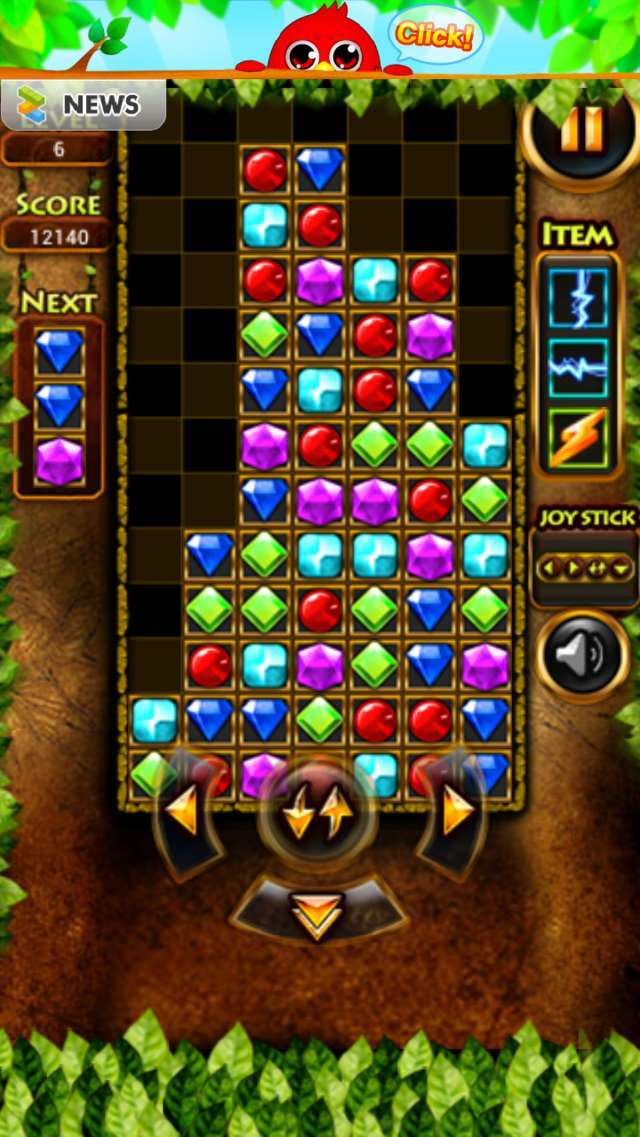The image size is (640, 1137).
Task: Use the horizontal lightning wave item
Action: tap(578, 368)
